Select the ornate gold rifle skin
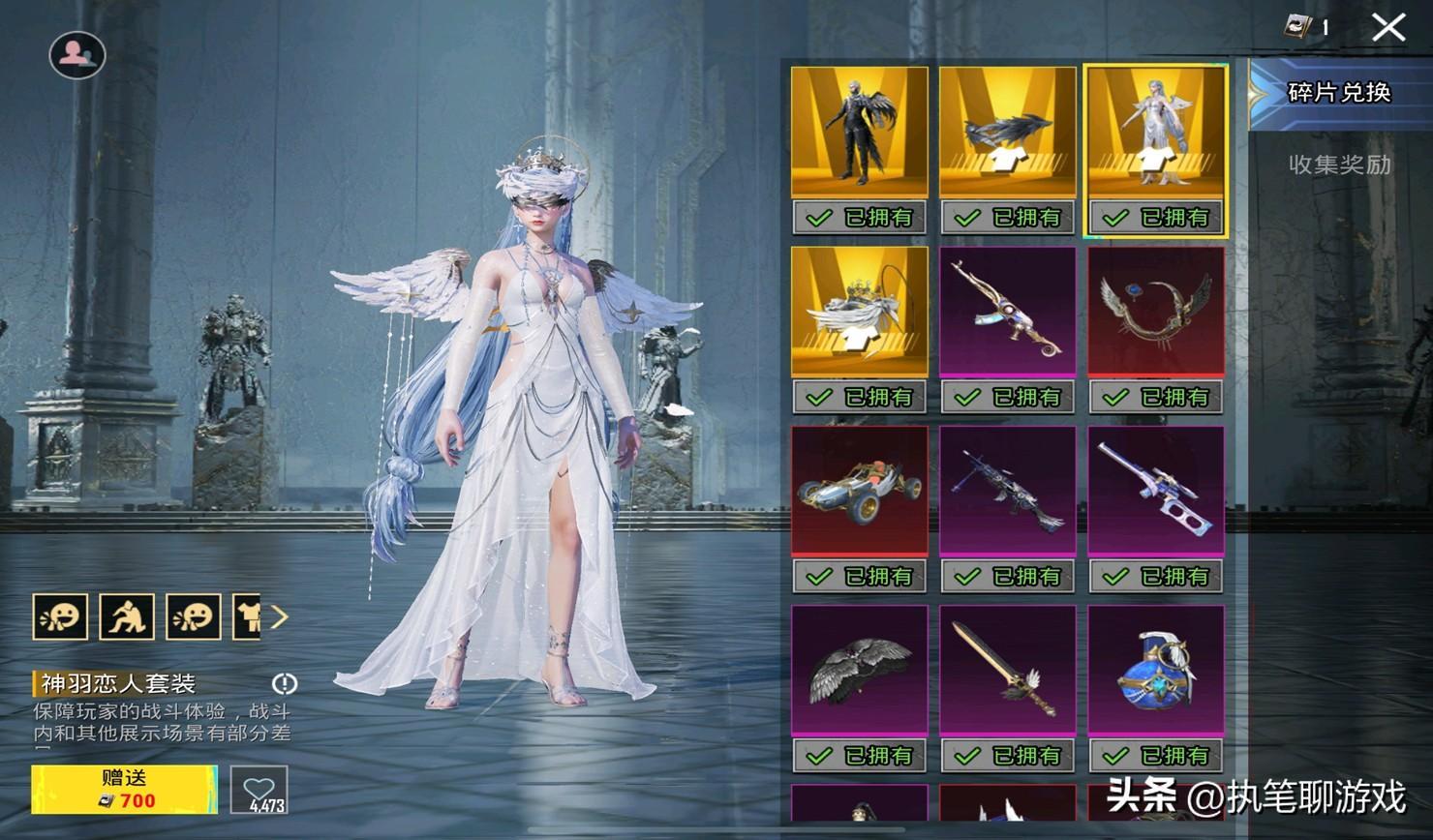 click(x=1007, y=312)
